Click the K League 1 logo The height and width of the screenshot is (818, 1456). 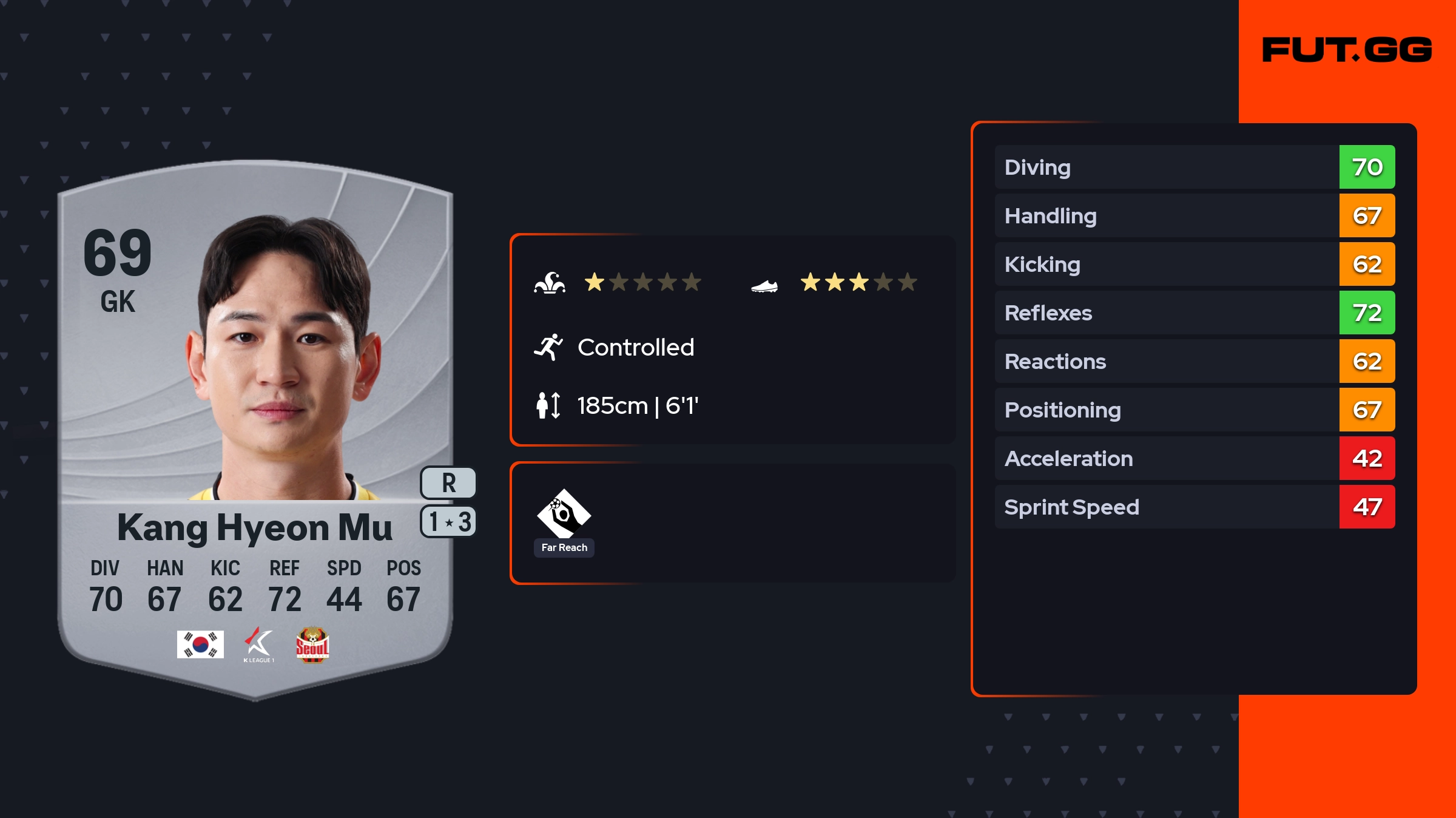point(259,644)
